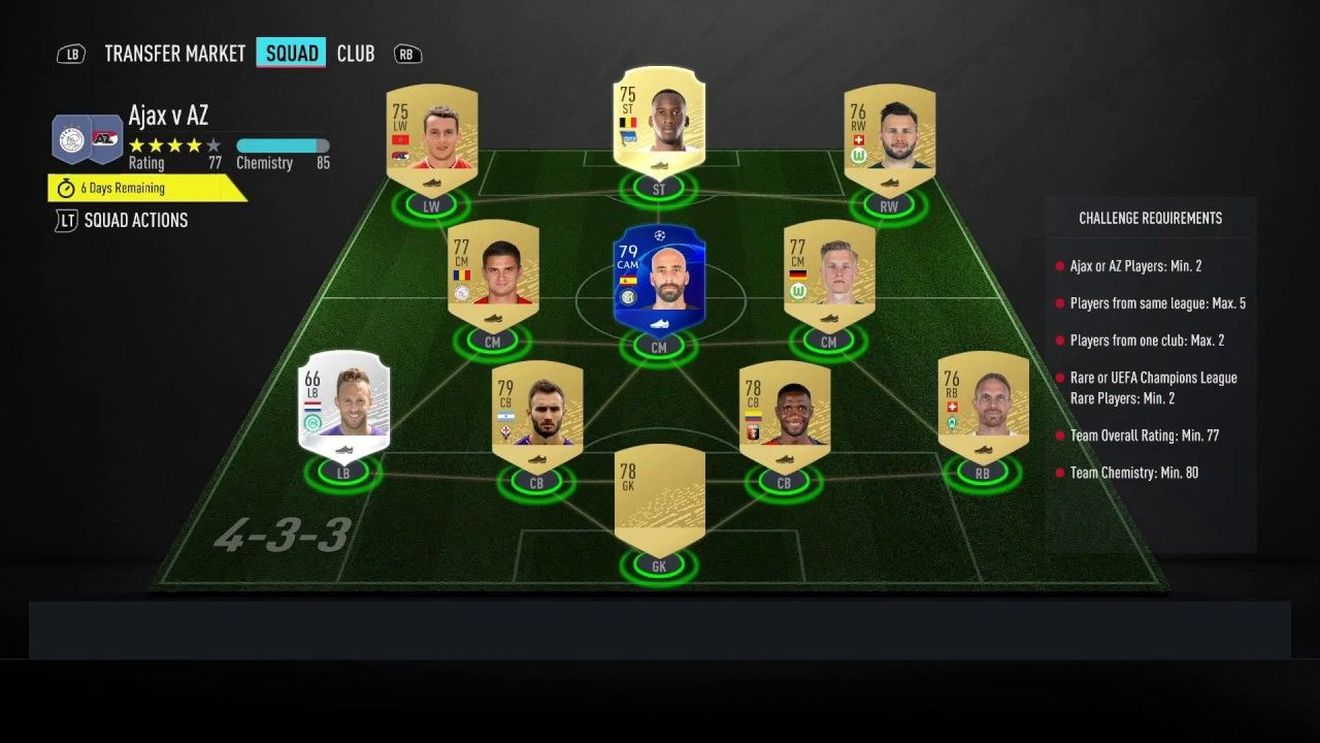Switch to the TRANSFER MARKET tab
The image size is (1320, 743).
[175, 53]
